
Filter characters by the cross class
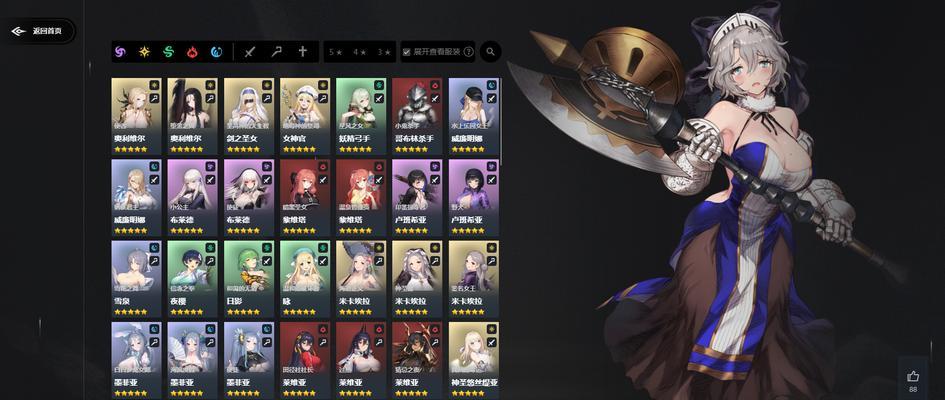(x=302, y=51)
